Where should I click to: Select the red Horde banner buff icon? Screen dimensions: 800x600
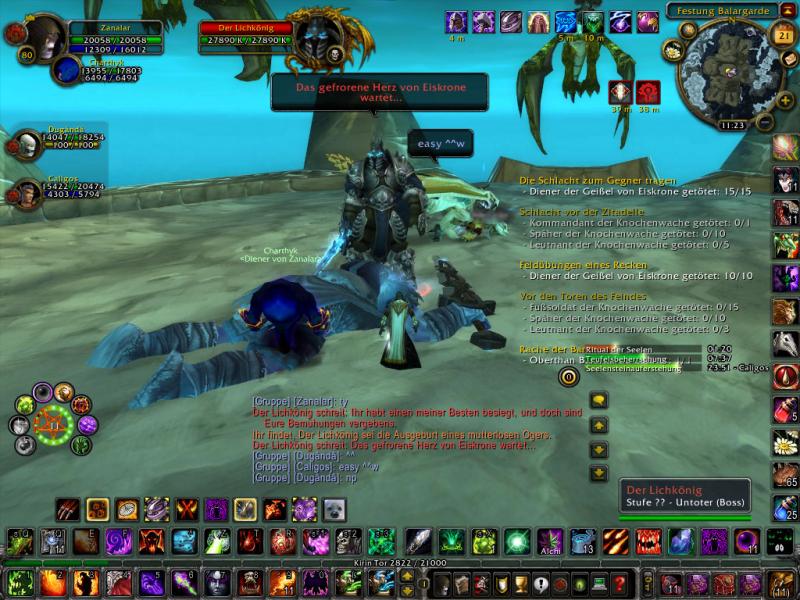(648, 92)
